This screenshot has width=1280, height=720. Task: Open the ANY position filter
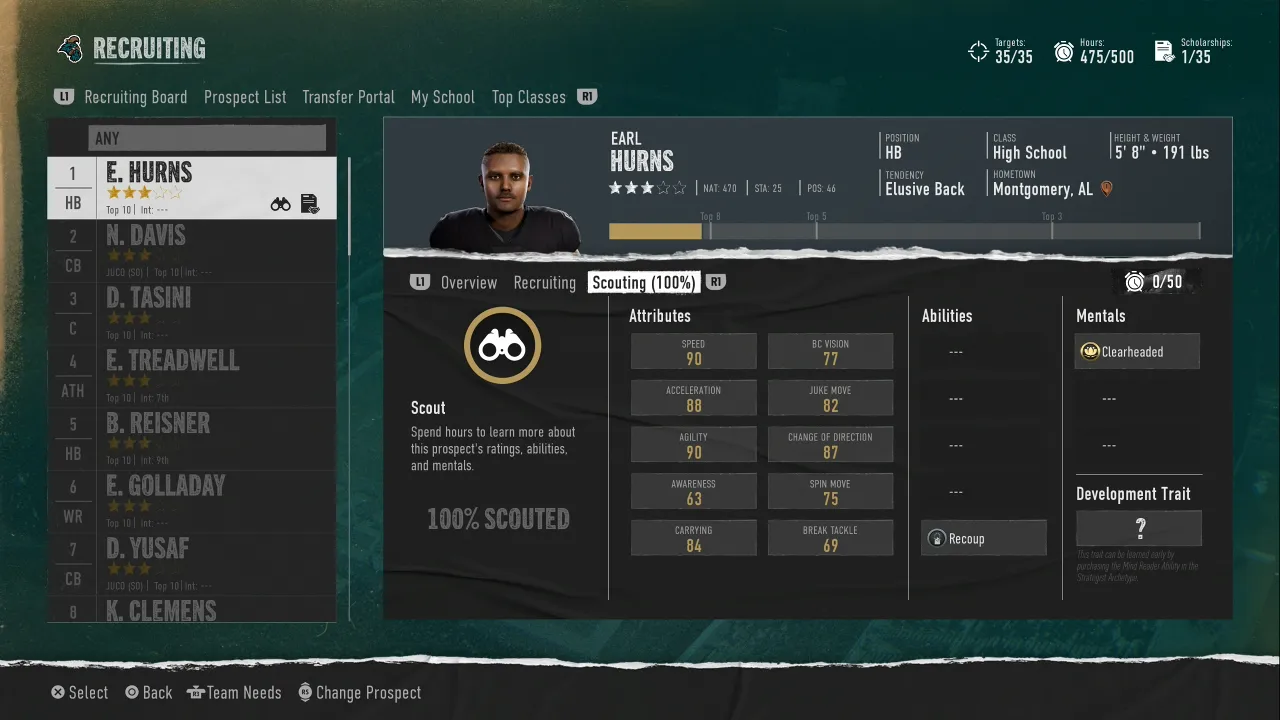click(207, 138)
